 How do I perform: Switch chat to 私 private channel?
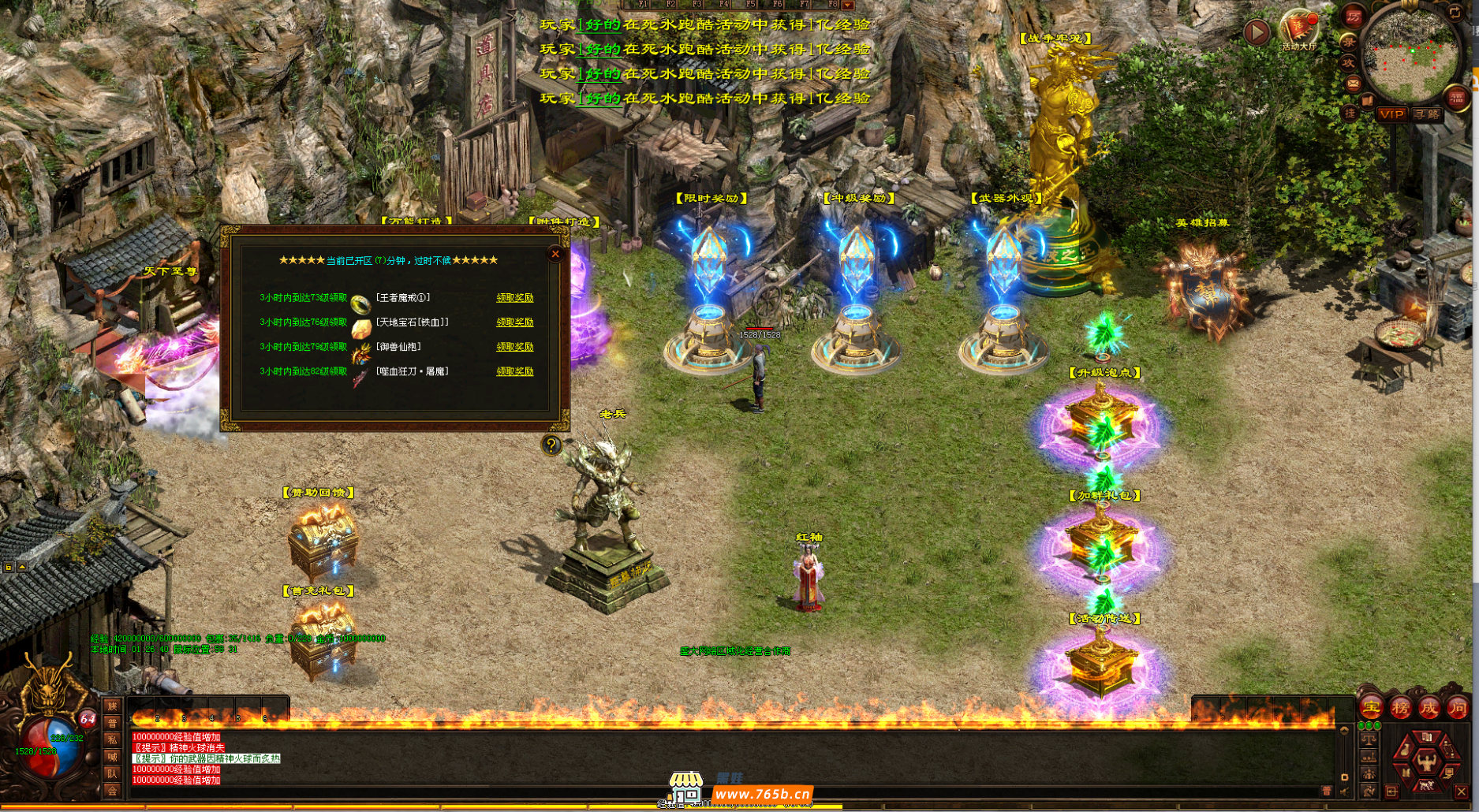[112, 739]
